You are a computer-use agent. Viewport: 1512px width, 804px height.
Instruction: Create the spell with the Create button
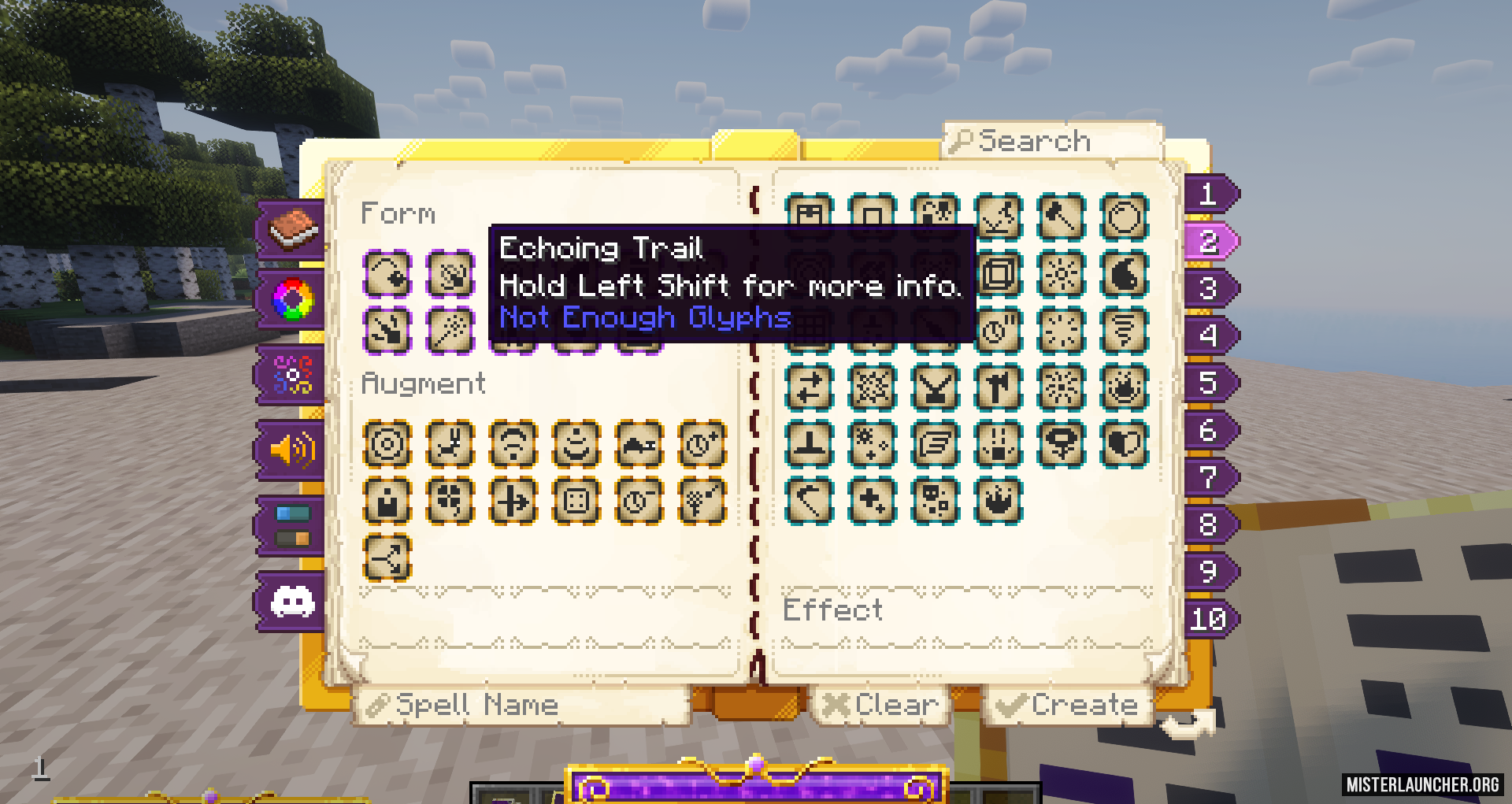(x=1069, y=705)
